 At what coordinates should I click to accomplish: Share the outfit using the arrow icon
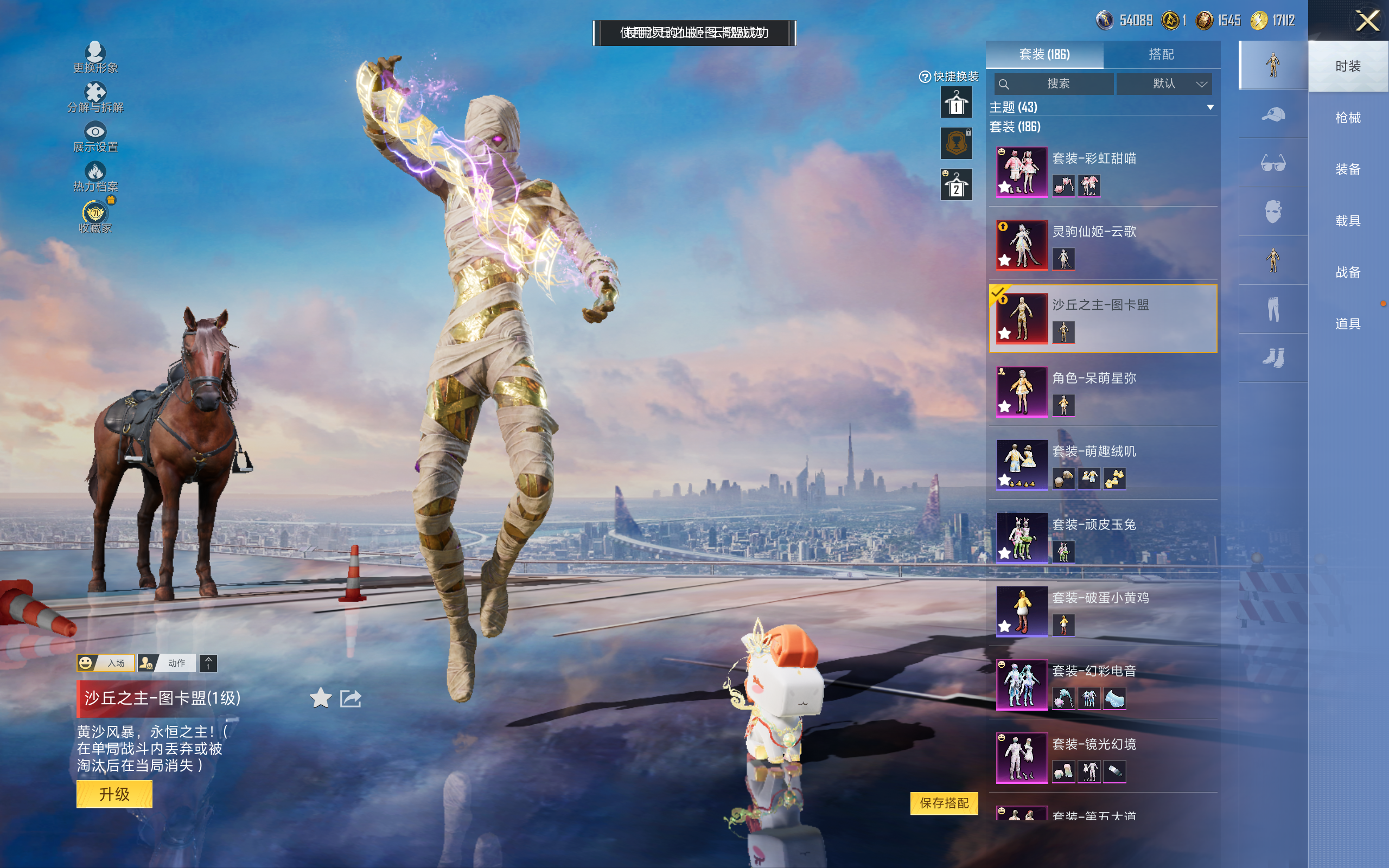coord(351,698)
